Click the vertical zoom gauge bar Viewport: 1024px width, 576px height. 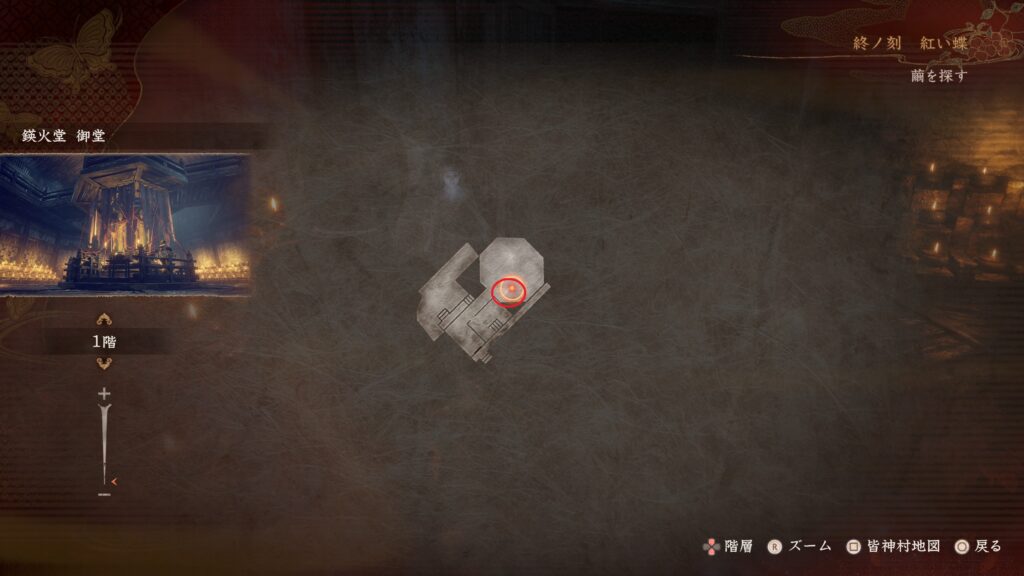pos(104,442)
